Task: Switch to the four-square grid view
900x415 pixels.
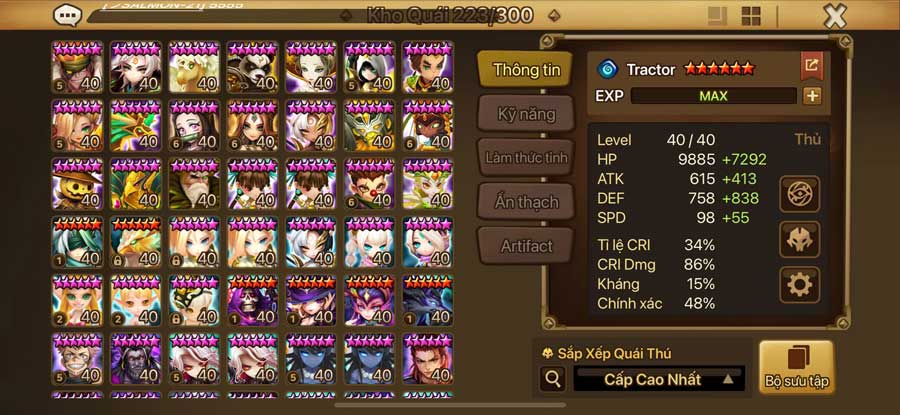Action: (751, 16)
